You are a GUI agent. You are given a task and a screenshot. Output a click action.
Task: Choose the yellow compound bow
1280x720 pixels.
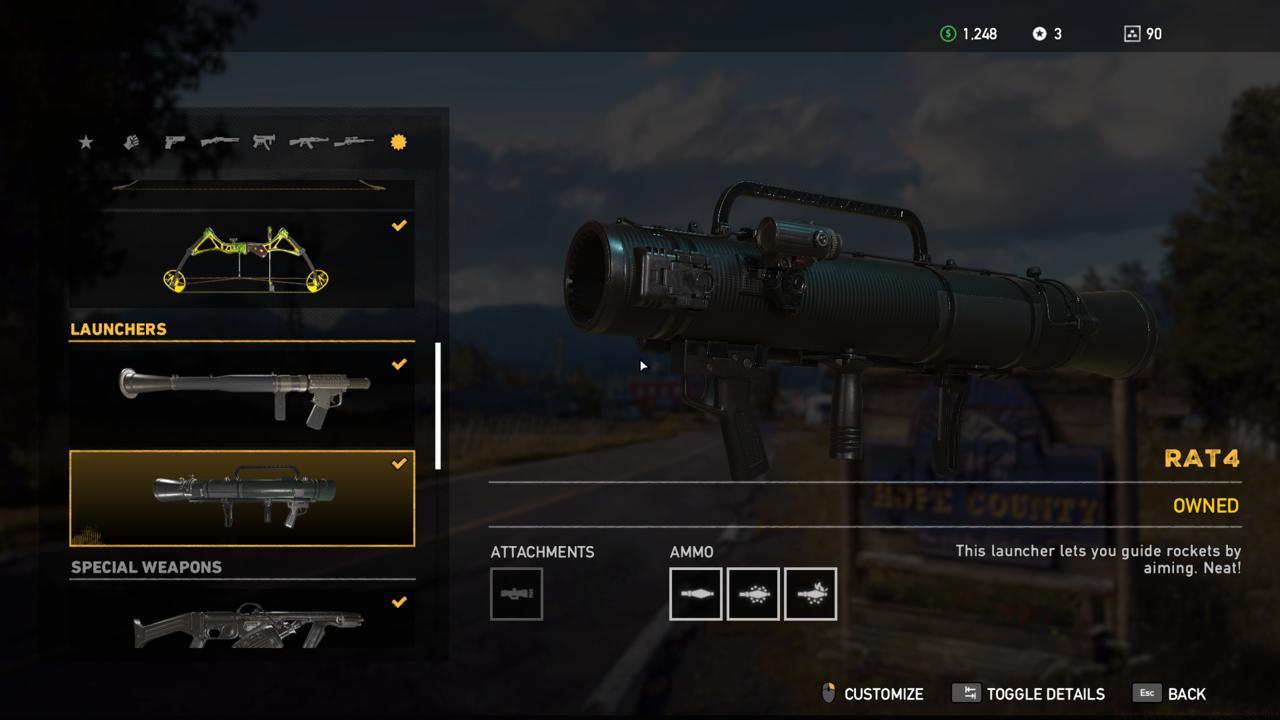[x=242, y=258]
